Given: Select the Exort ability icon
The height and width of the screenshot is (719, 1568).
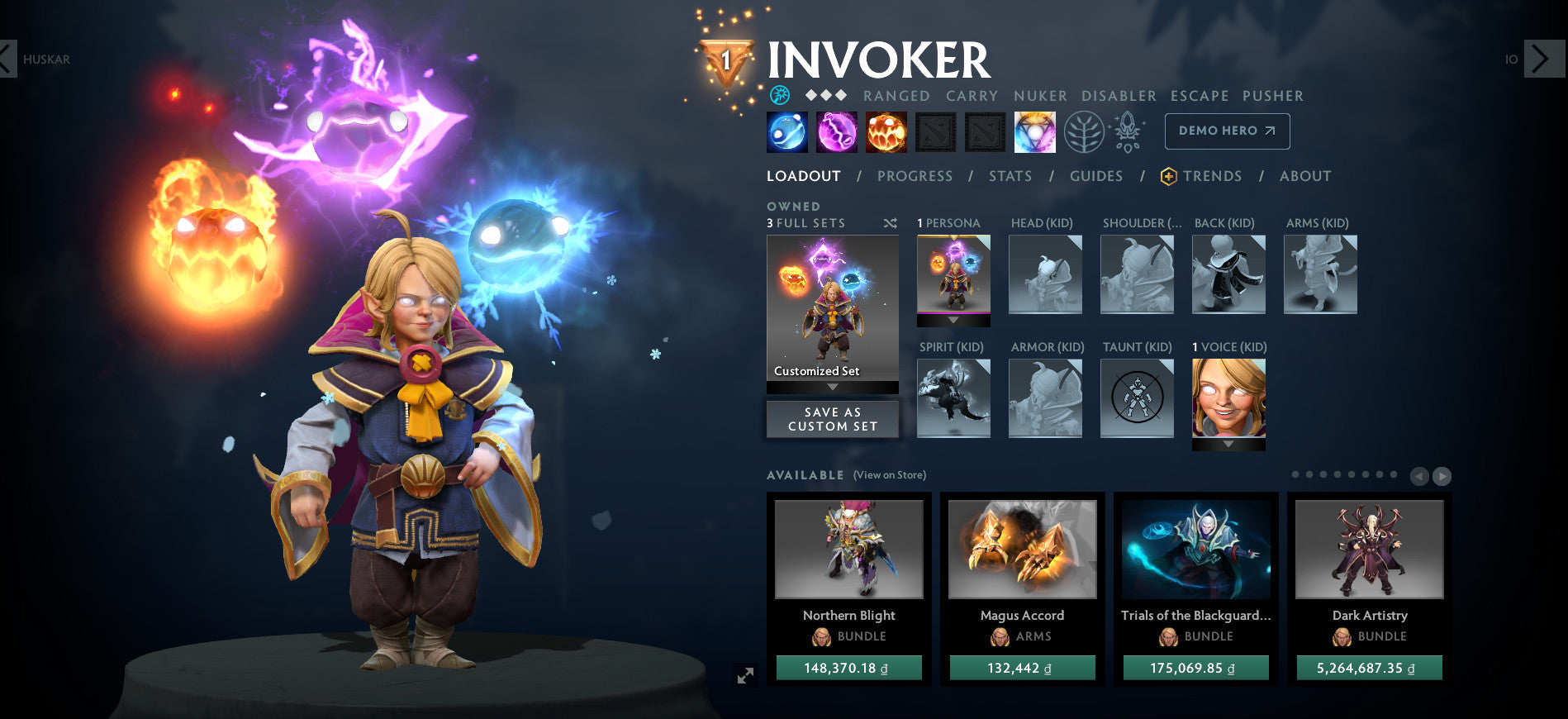Looking at the screenshot, I should click(x=885, y=132).
